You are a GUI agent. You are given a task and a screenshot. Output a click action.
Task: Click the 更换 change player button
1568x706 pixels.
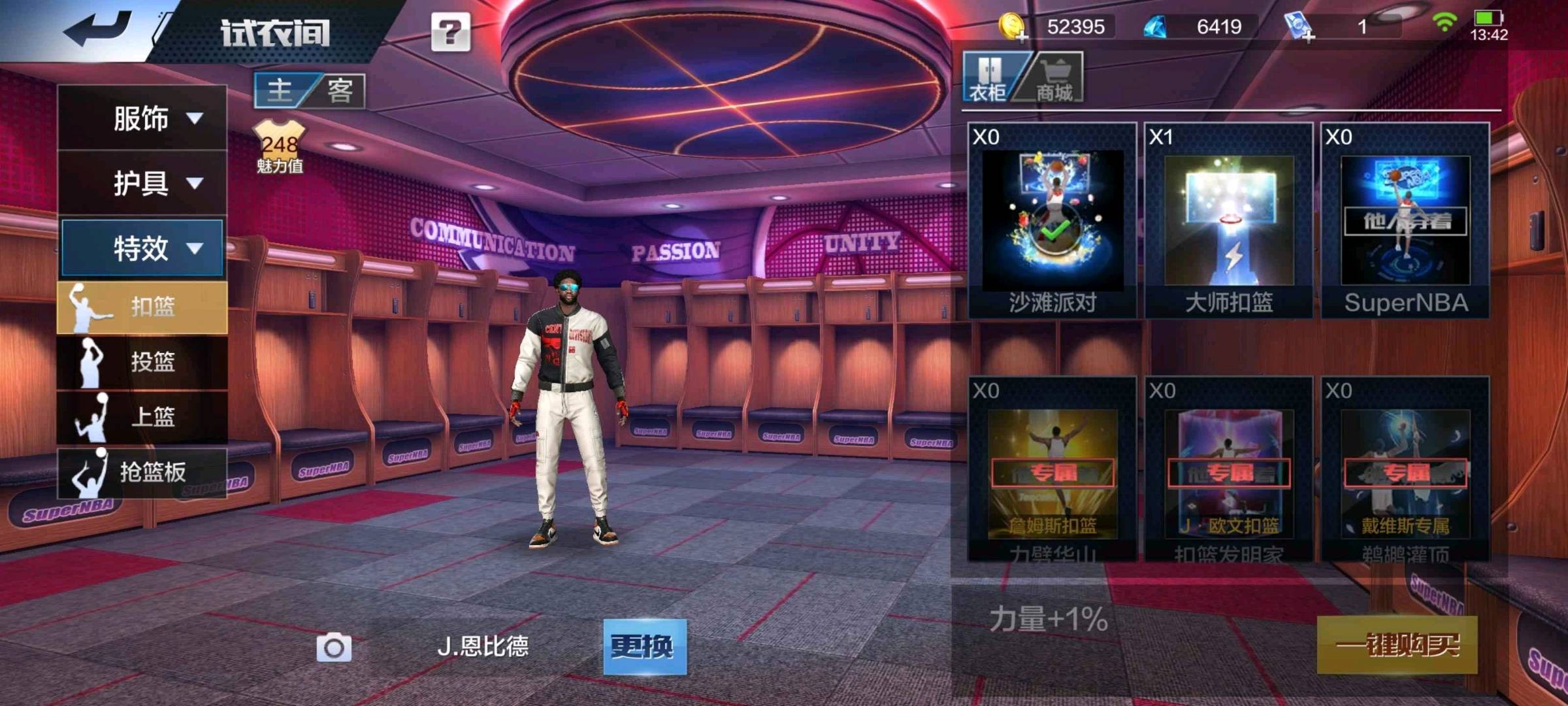click(644, 647)
